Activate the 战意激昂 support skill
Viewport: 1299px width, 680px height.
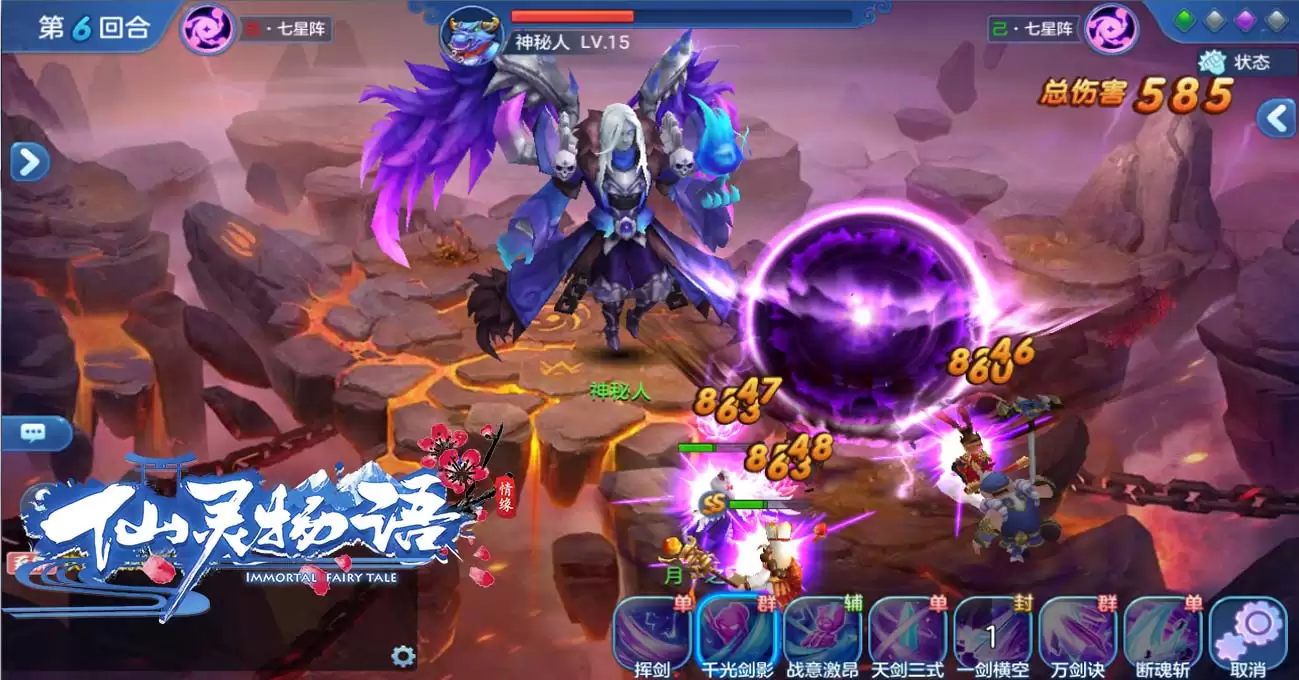pos(822,634)
